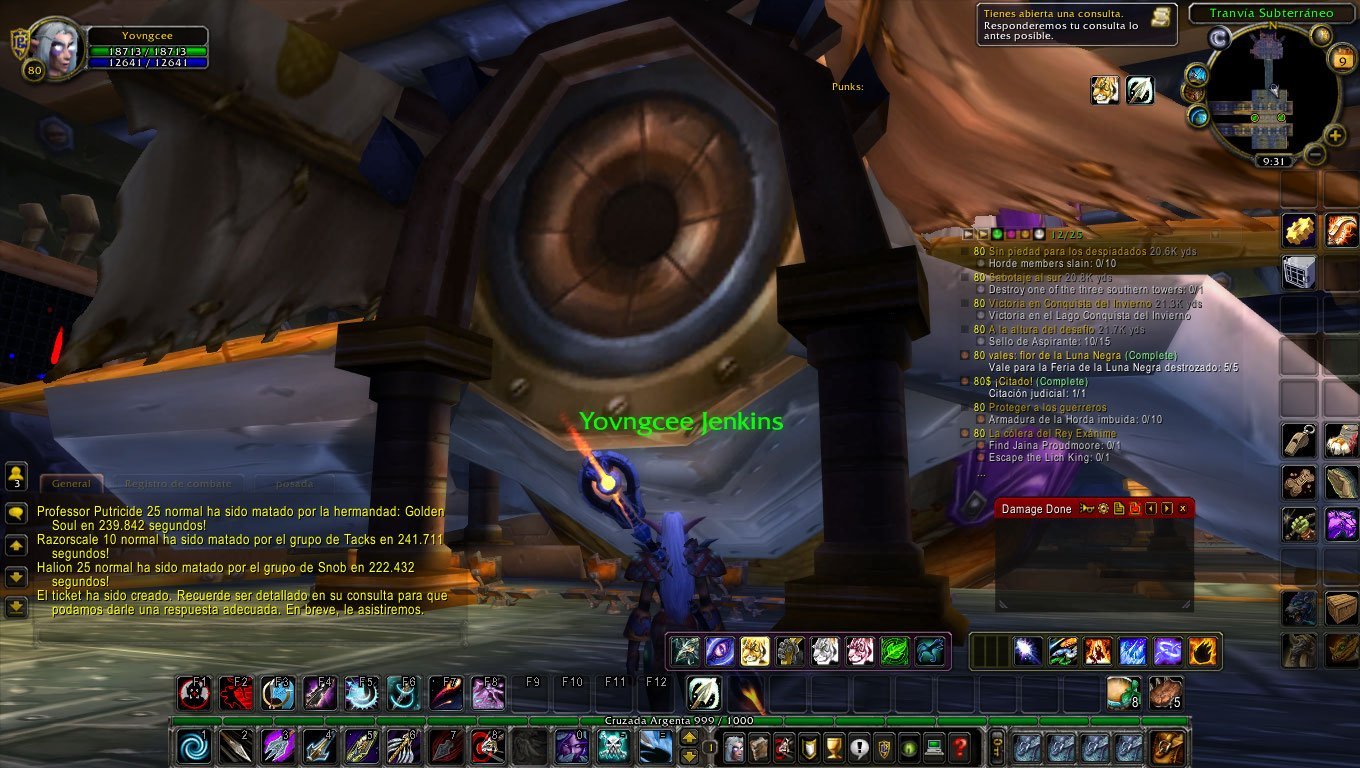Use the blue swirl ability in slot 1

pyautogui.click(x=194, y=747)
